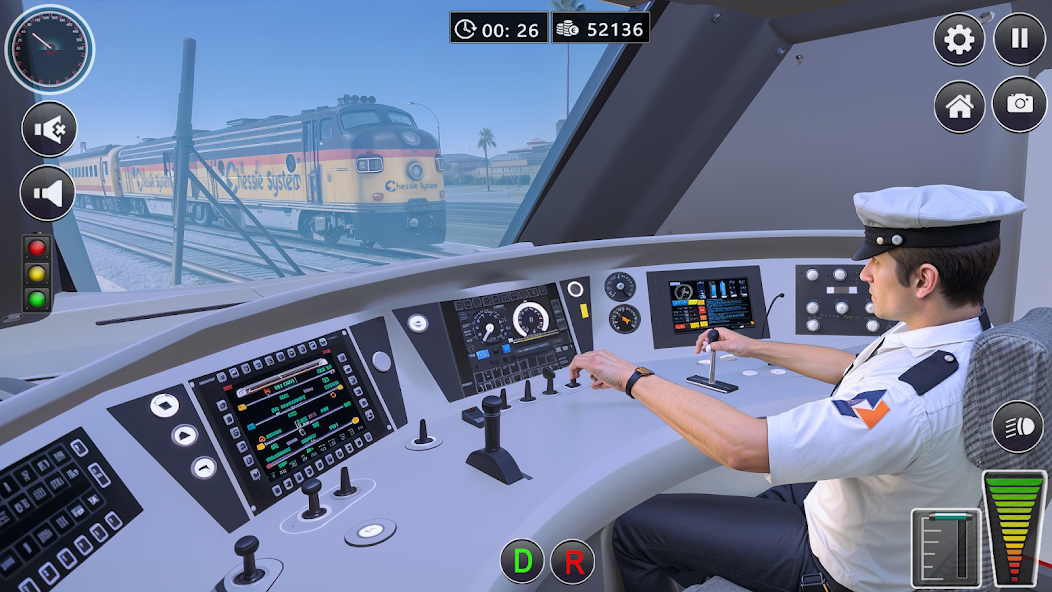Open the gear settings menu
The height and width of the screenshot is (592, 1052).
click(959, 40)
